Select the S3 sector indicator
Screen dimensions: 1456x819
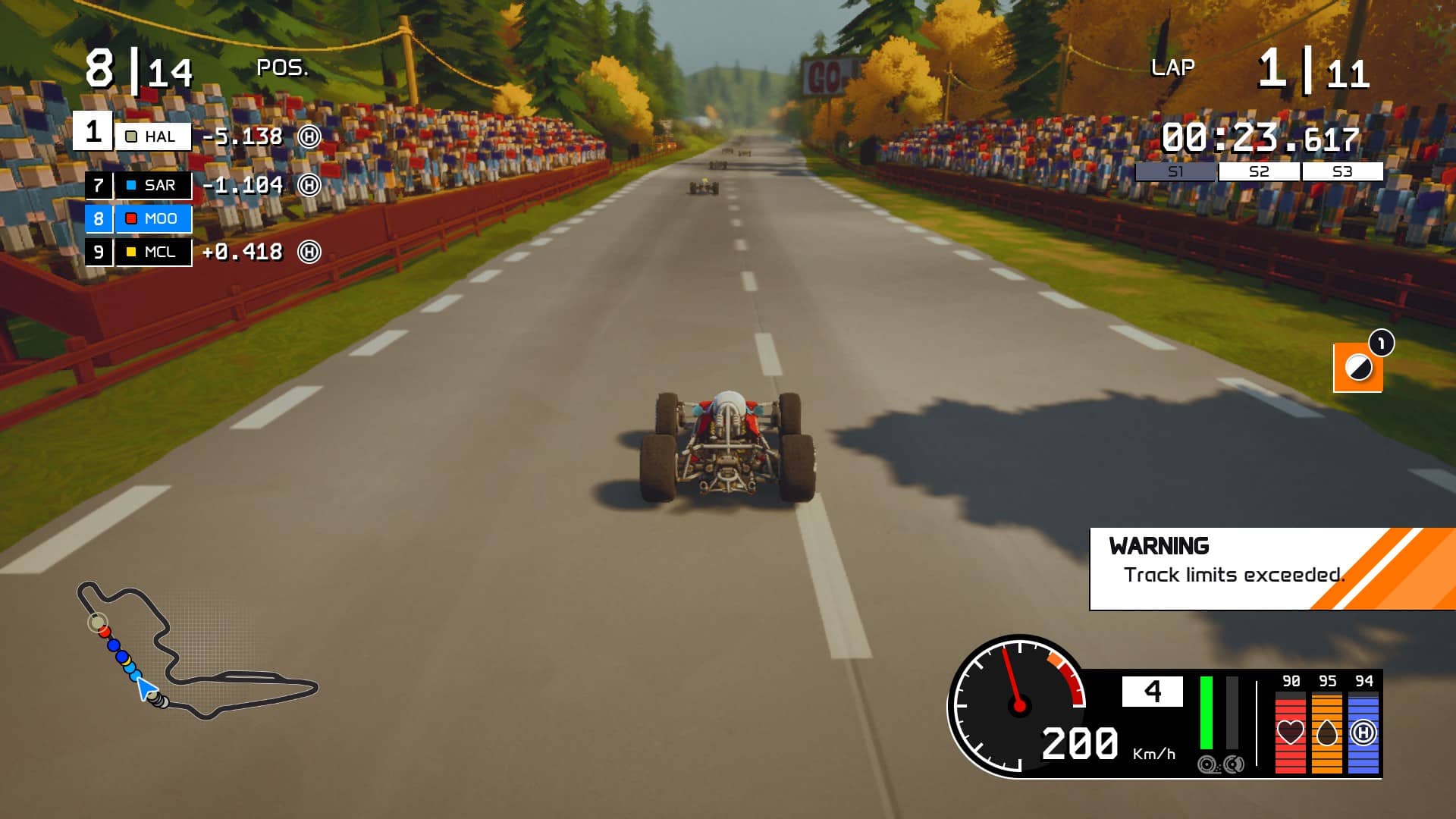pos(1342,172)
